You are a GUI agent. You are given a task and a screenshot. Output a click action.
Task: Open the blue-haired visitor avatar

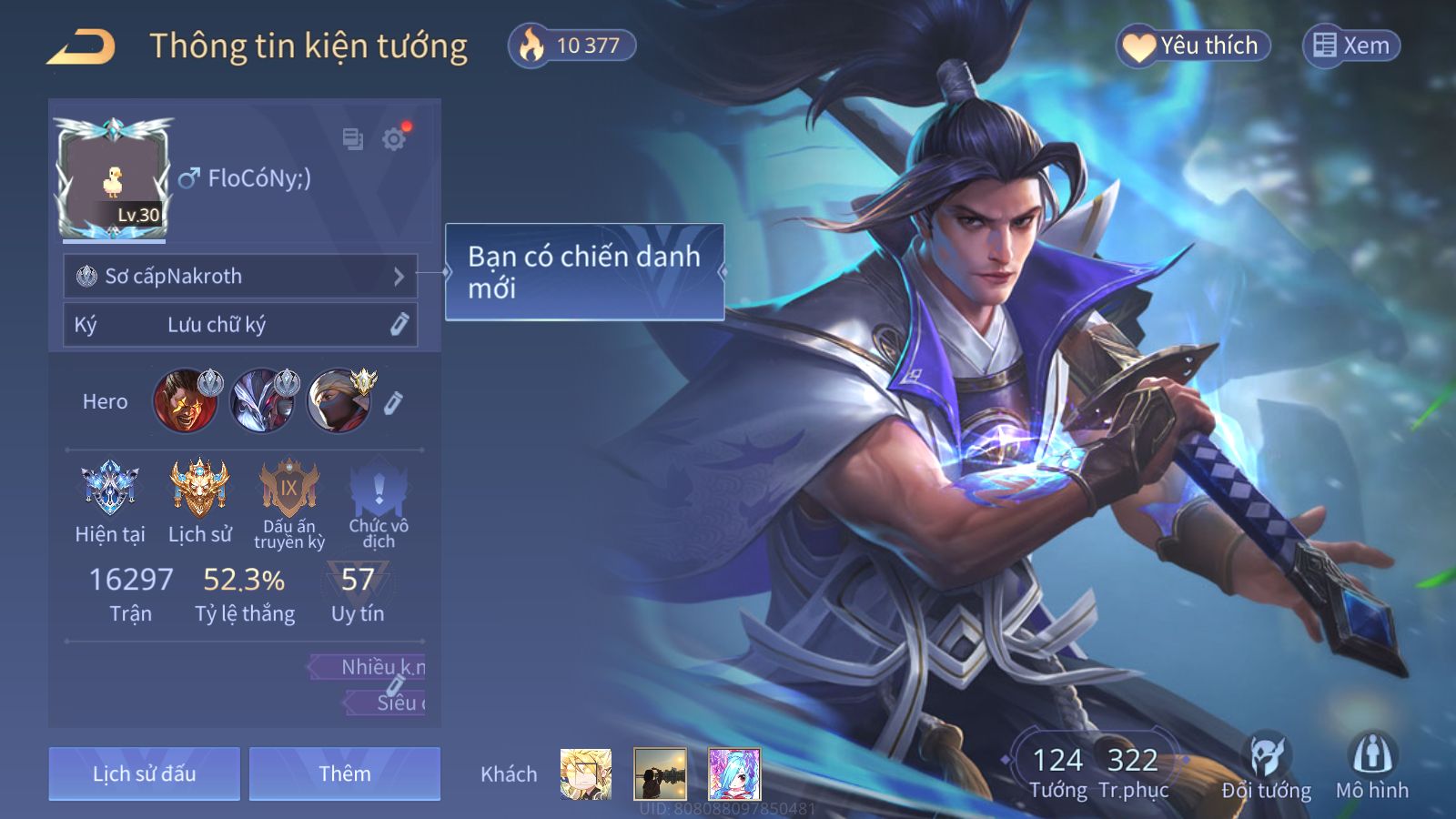733,774
